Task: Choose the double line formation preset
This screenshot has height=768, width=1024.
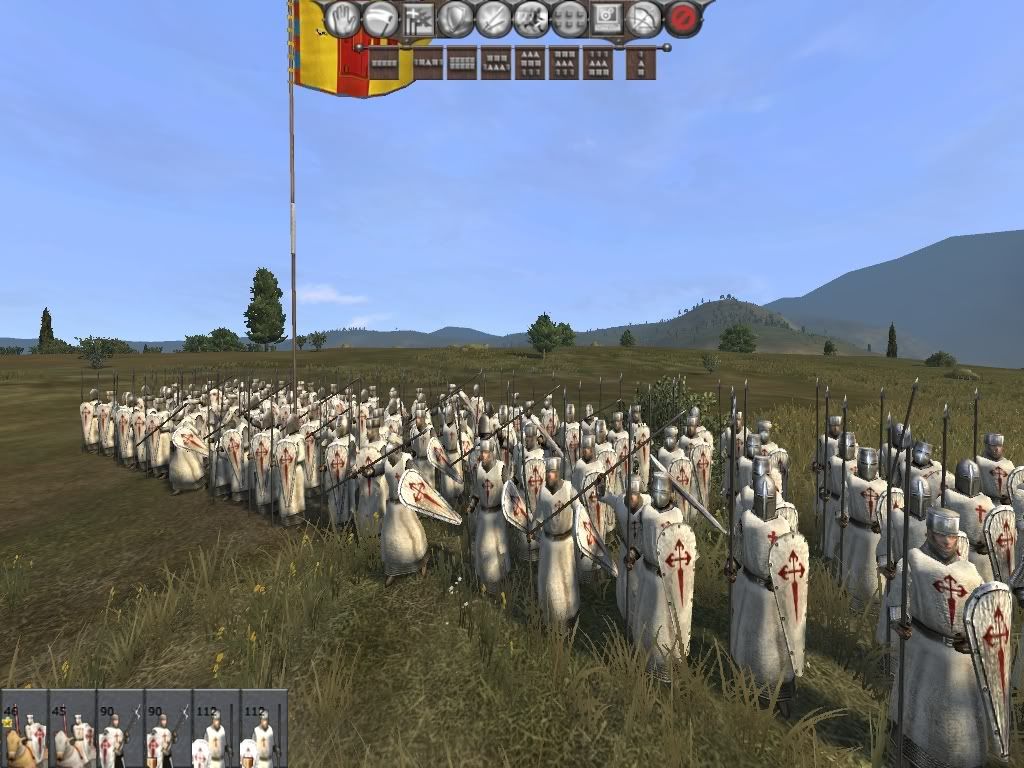Action: 461,63
